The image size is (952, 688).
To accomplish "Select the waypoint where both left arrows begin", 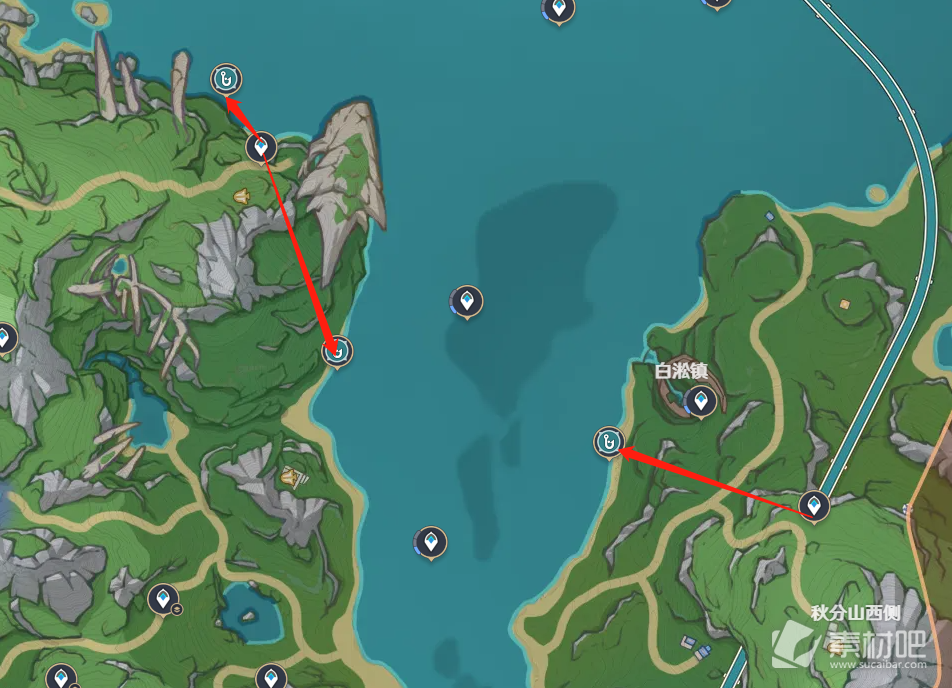I will [x=261, y=148].
